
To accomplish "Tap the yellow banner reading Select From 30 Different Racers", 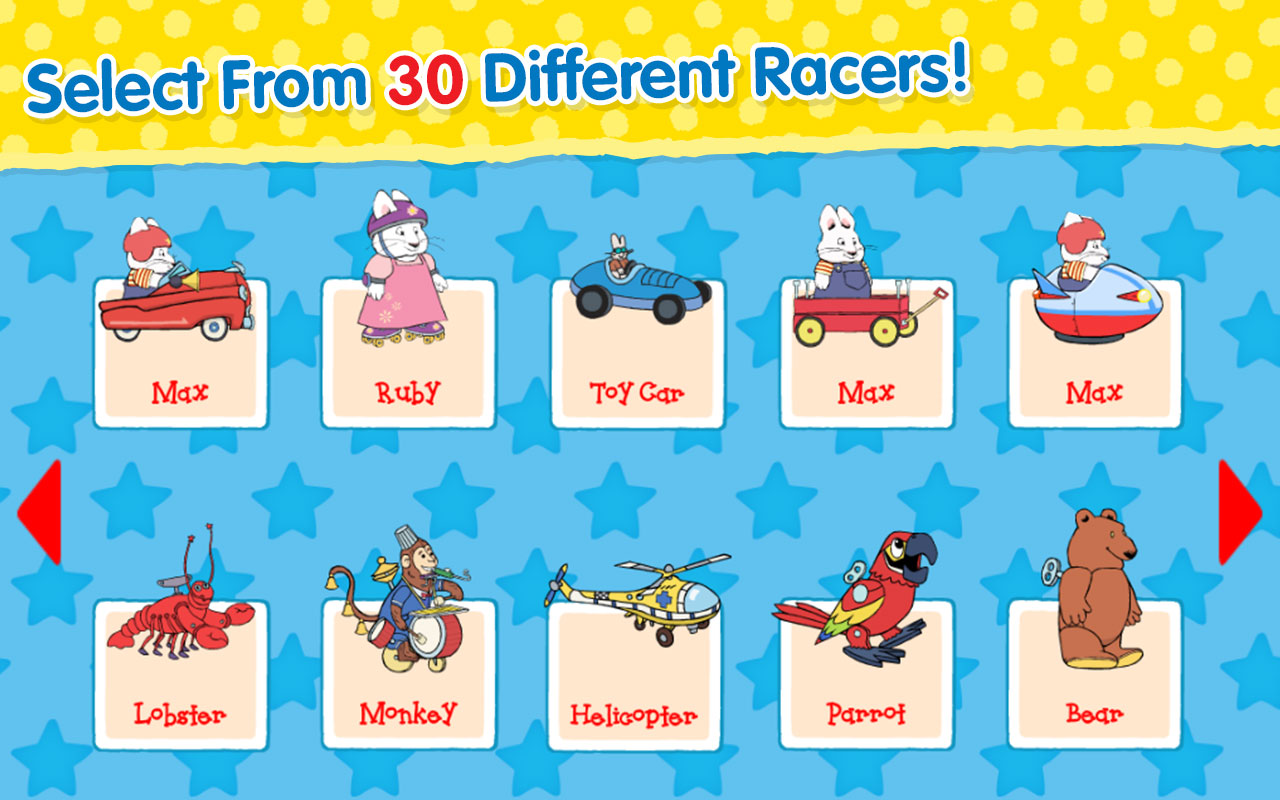I will (x=500, y=75).
